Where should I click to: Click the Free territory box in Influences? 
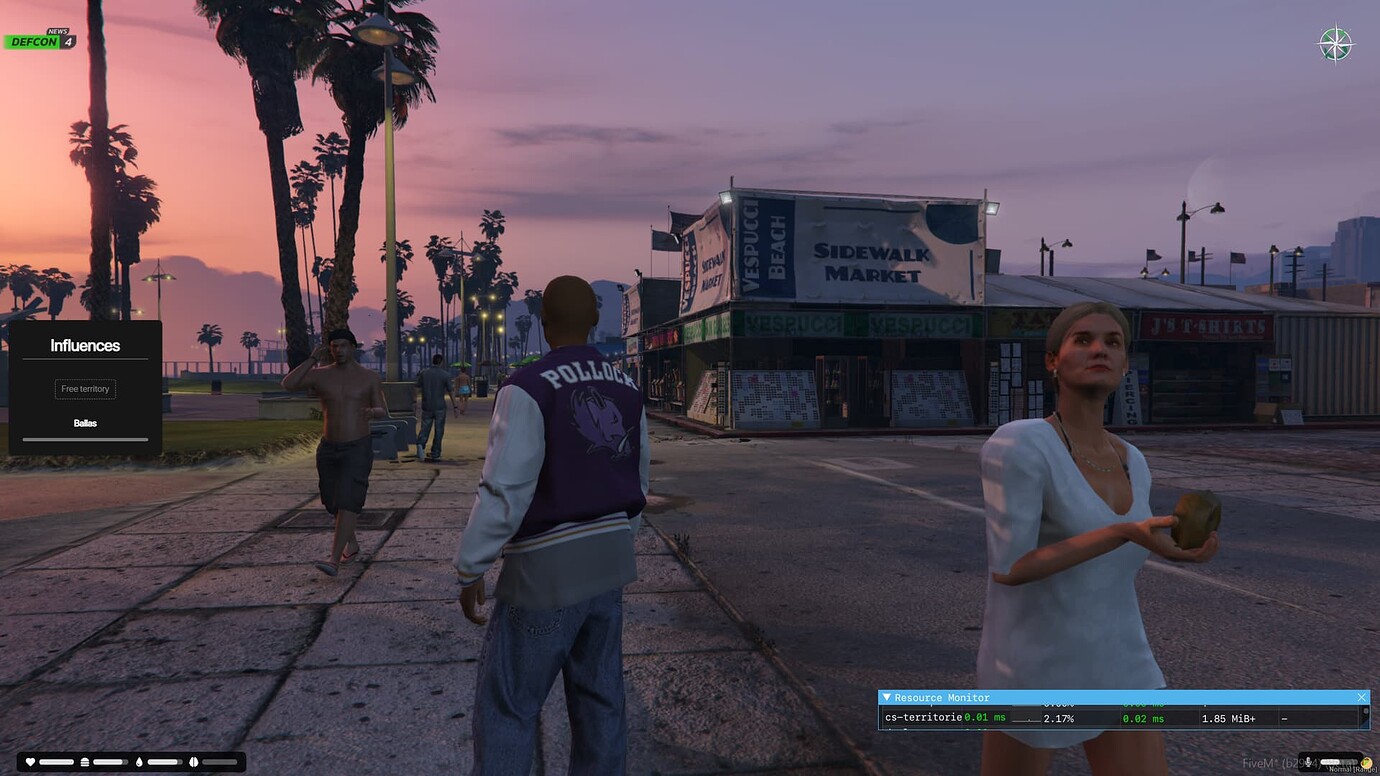[x=85, y=389]
